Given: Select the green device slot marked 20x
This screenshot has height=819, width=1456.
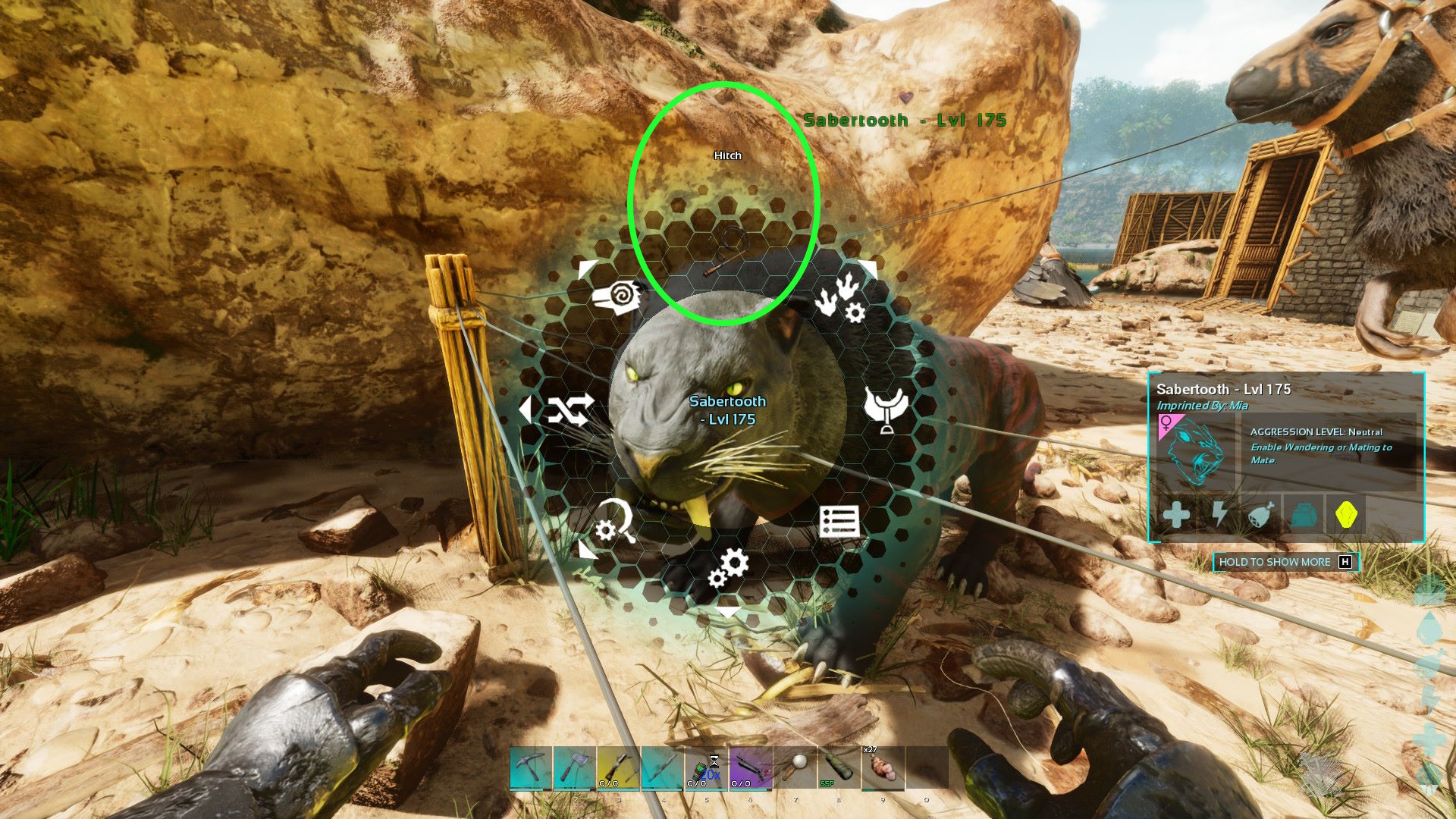Looking at the screenshot, I should point(706,767).
